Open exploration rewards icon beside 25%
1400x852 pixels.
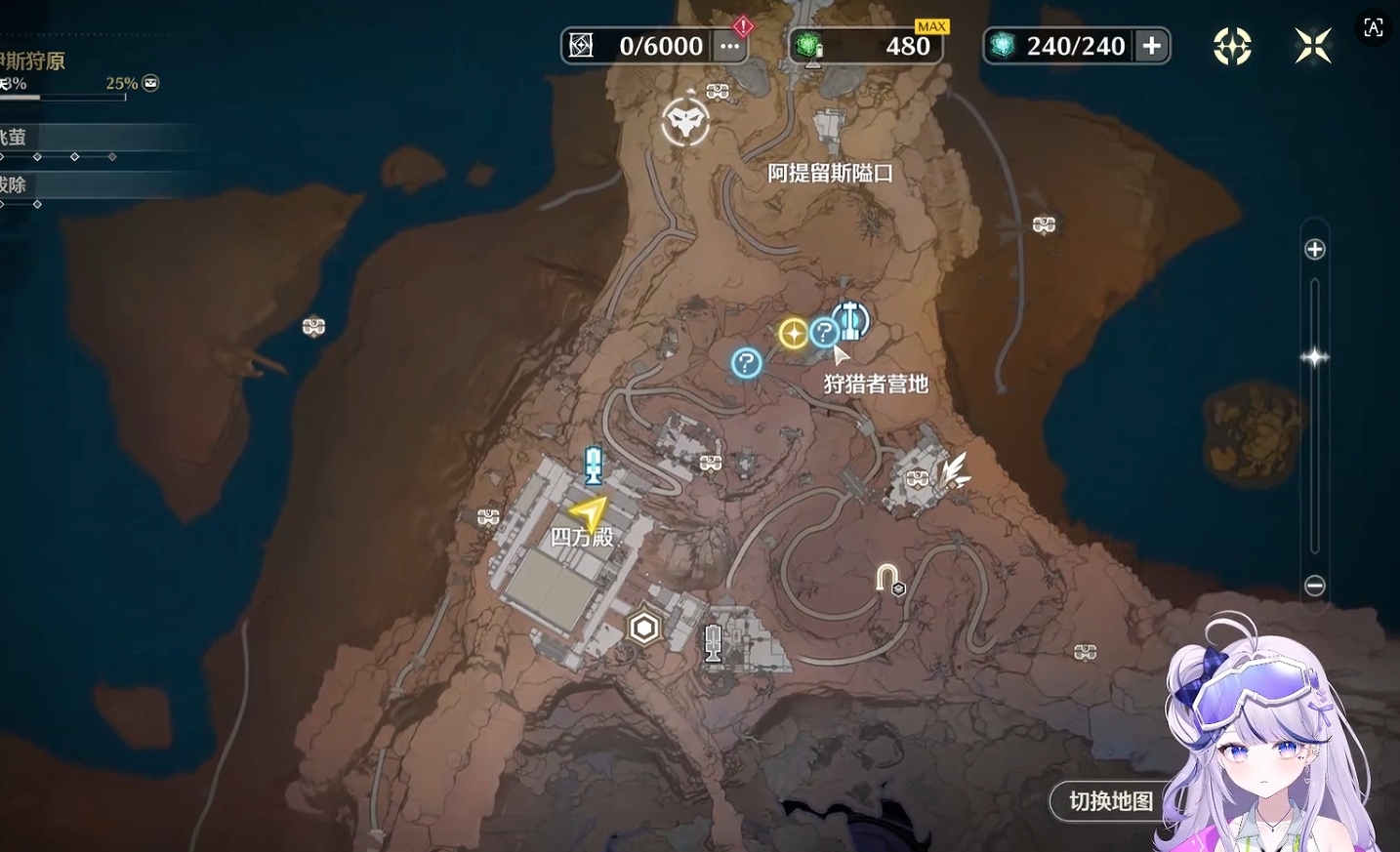coord(151,83)
